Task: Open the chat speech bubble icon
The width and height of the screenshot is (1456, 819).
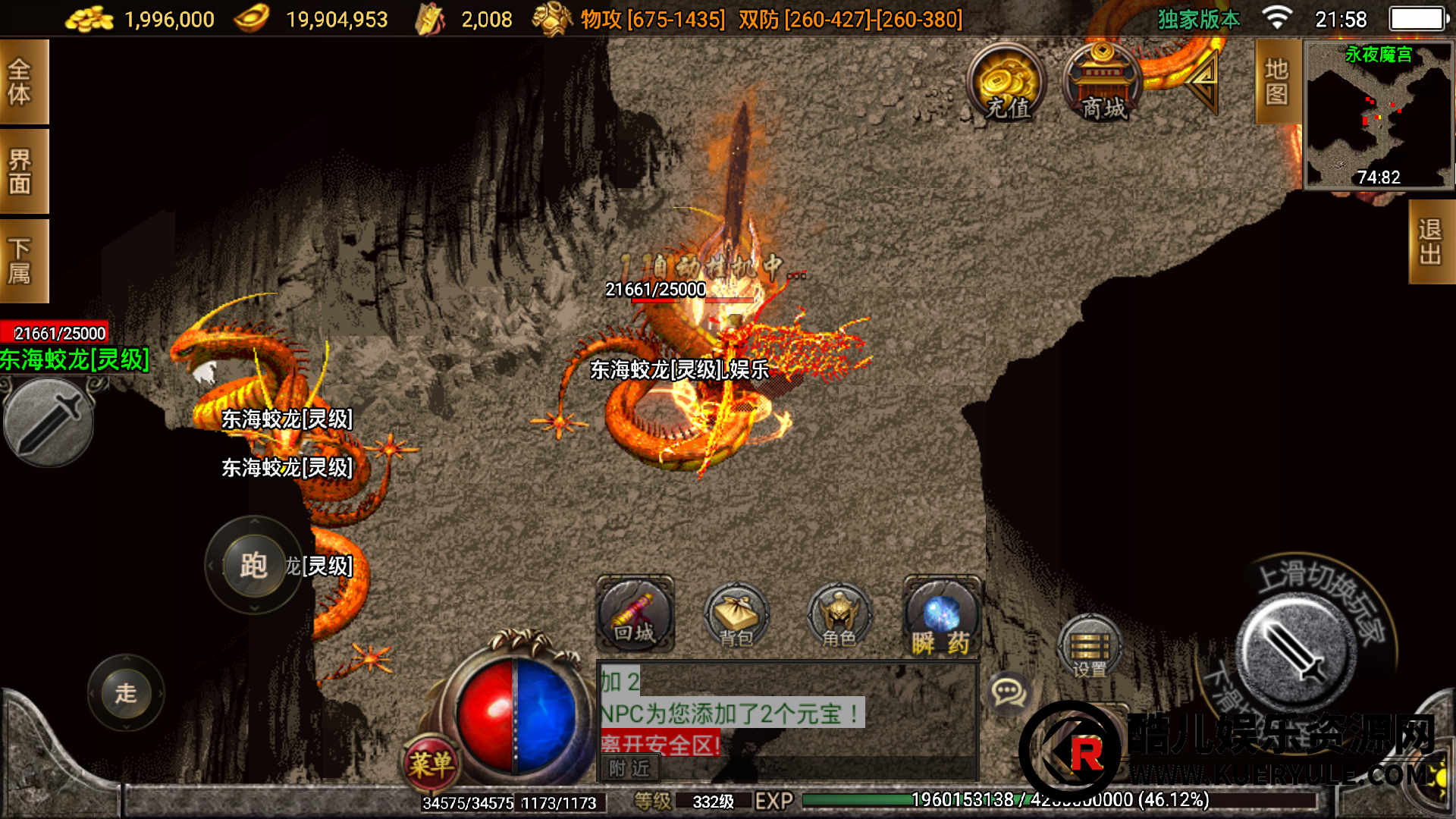Action: (1009, 692)
